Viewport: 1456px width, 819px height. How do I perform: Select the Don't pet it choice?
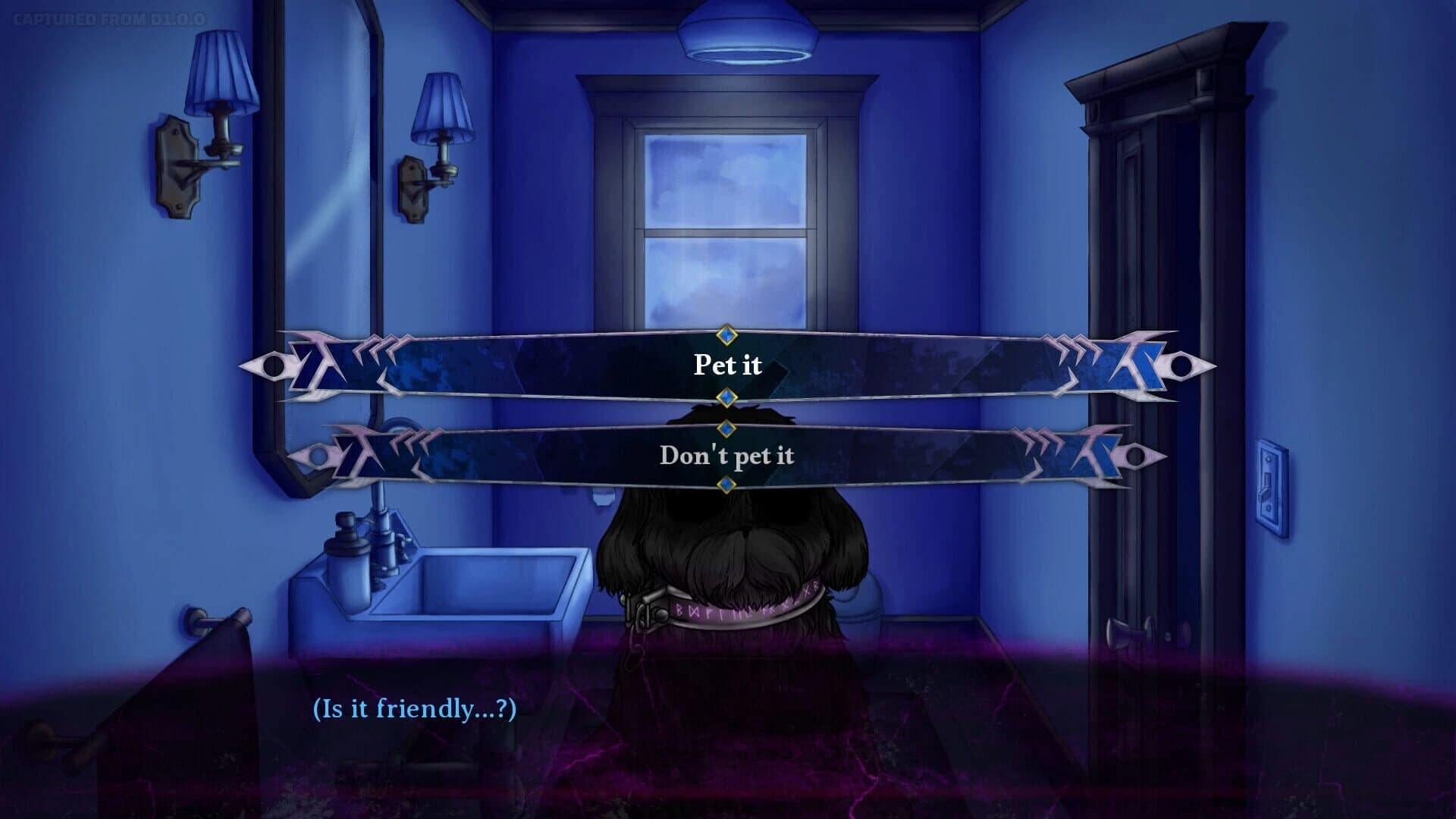(x=727, y=456)
